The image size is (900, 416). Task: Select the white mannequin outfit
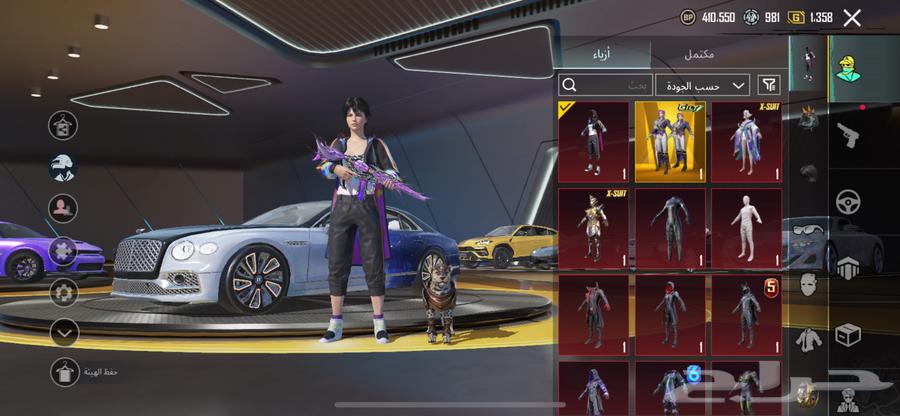[x=746, y=227]
